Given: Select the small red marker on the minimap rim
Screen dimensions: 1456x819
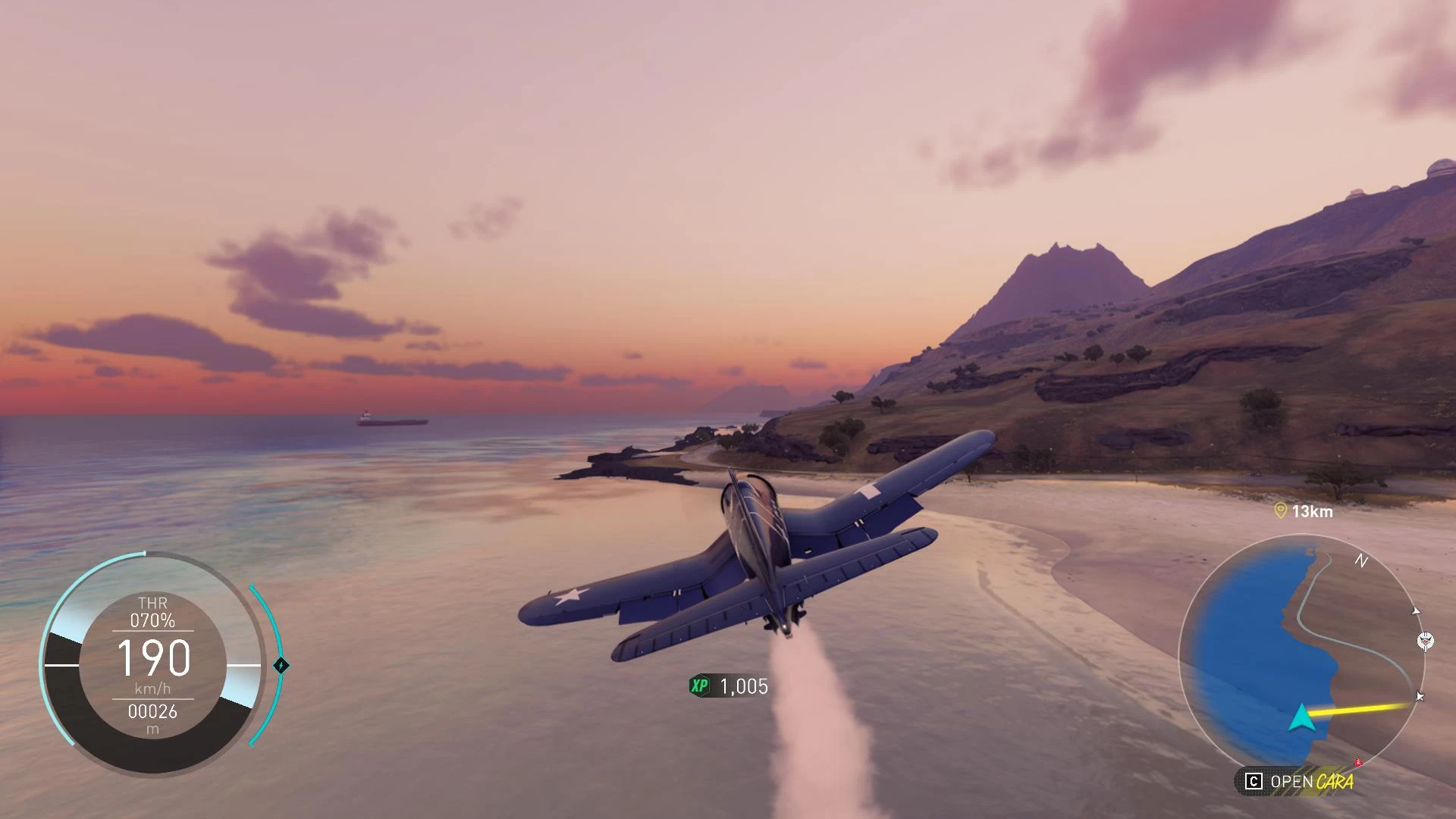Looking at the screenshot, I should [x=1359, y=761].
